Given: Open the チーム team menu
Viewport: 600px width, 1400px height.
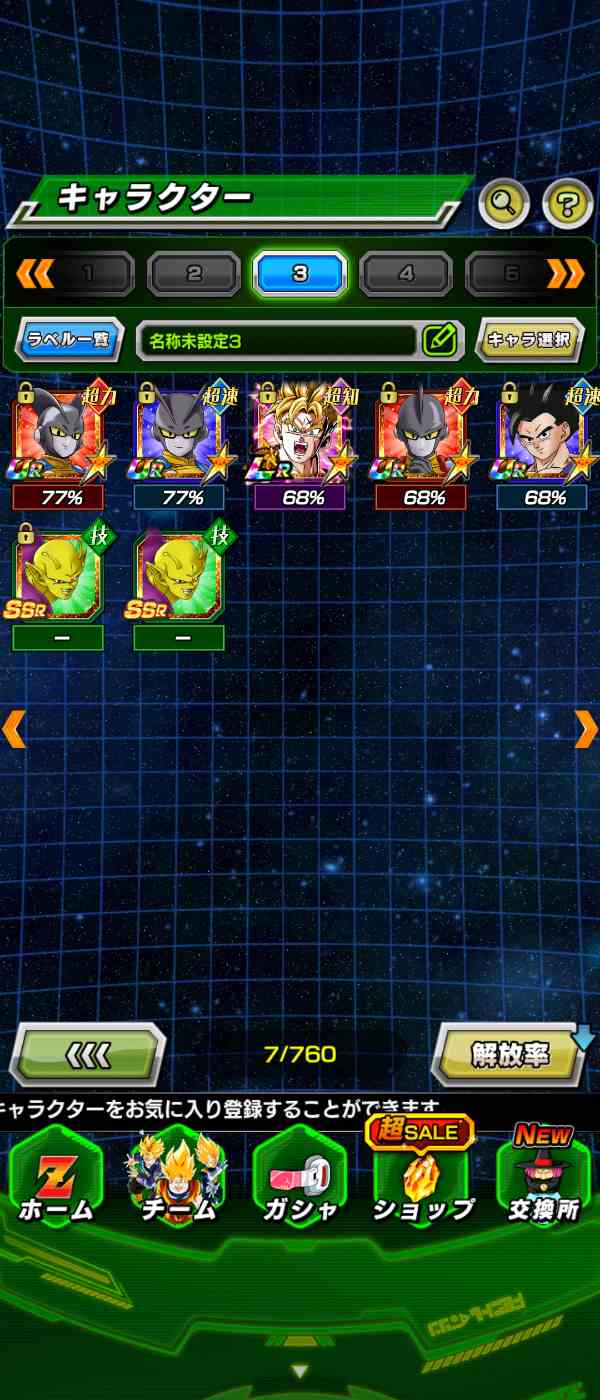Looking at the screenshot, I should click(177, 1182).
